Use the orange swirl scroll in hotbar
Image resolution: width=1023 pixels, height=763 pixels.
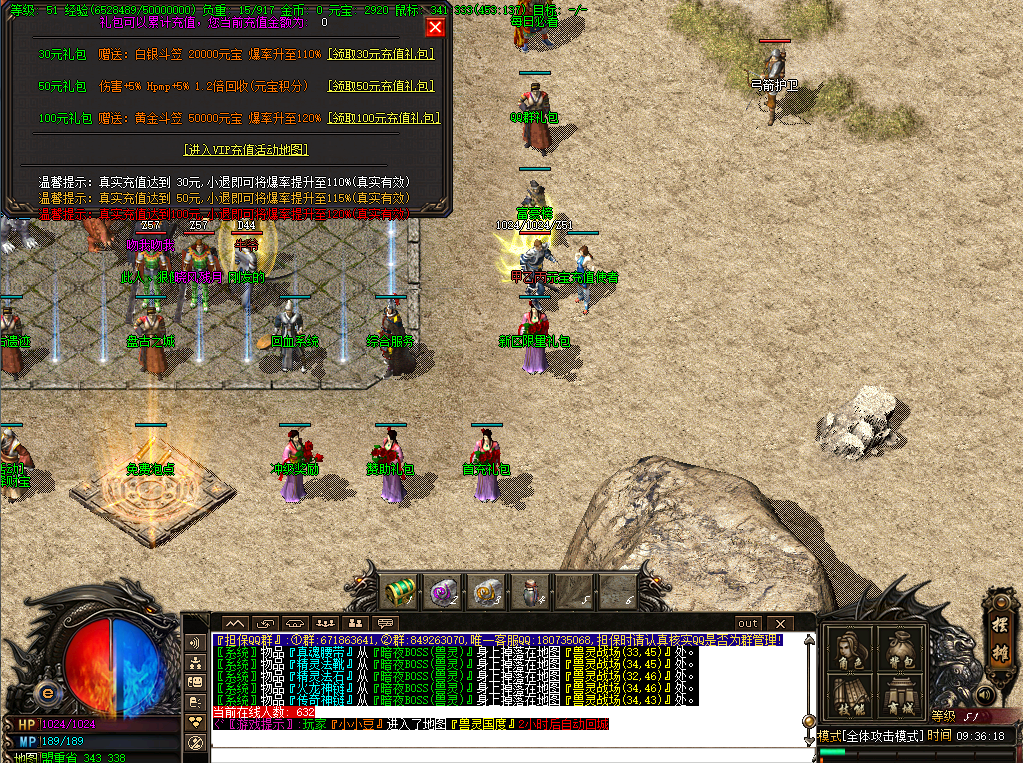pos(487,592)
